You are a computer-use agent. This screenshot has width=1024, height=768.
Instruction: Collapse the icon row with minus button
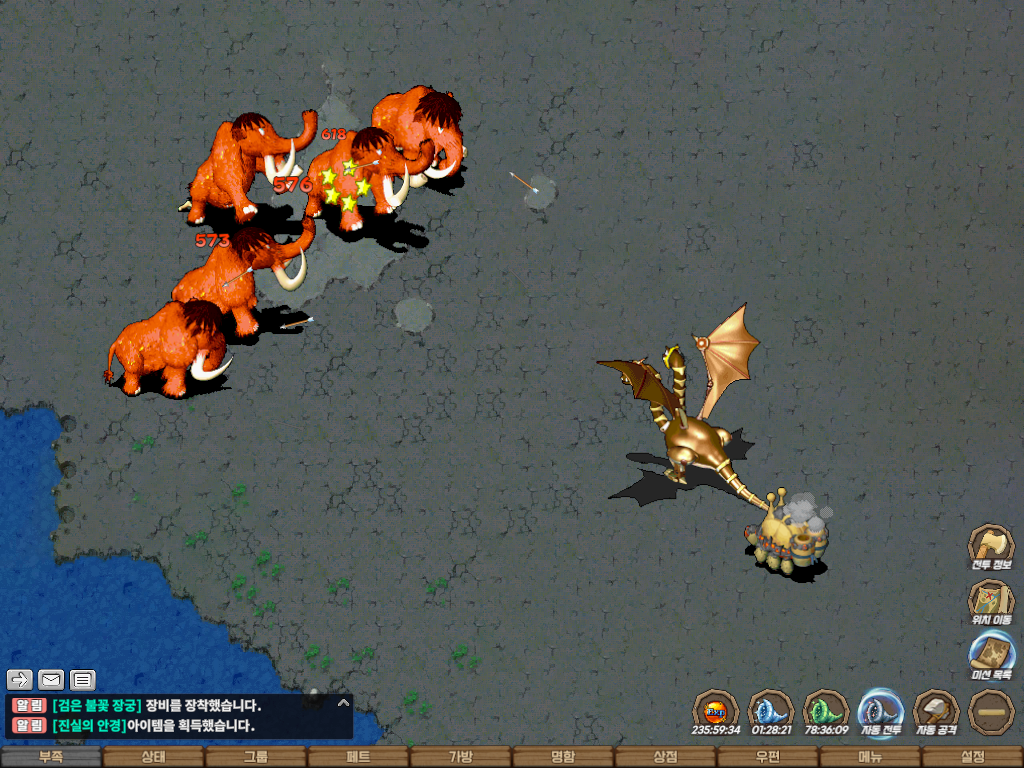pos(991,711)
